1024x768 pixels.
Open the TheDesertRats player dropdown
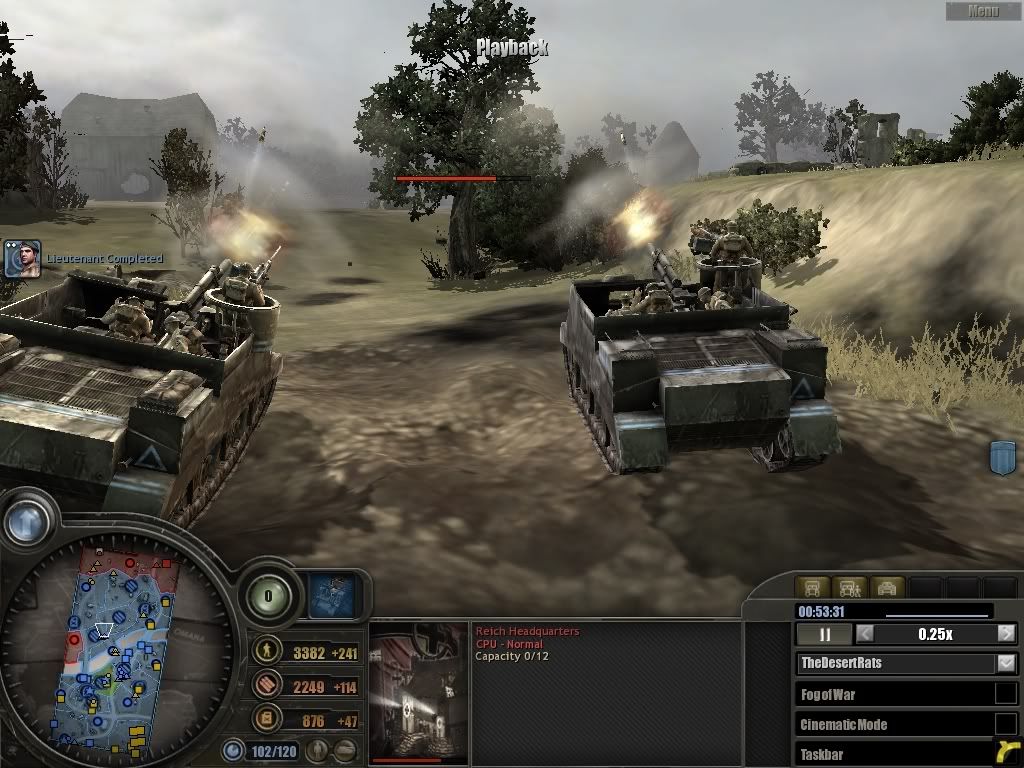(1006, 663)
